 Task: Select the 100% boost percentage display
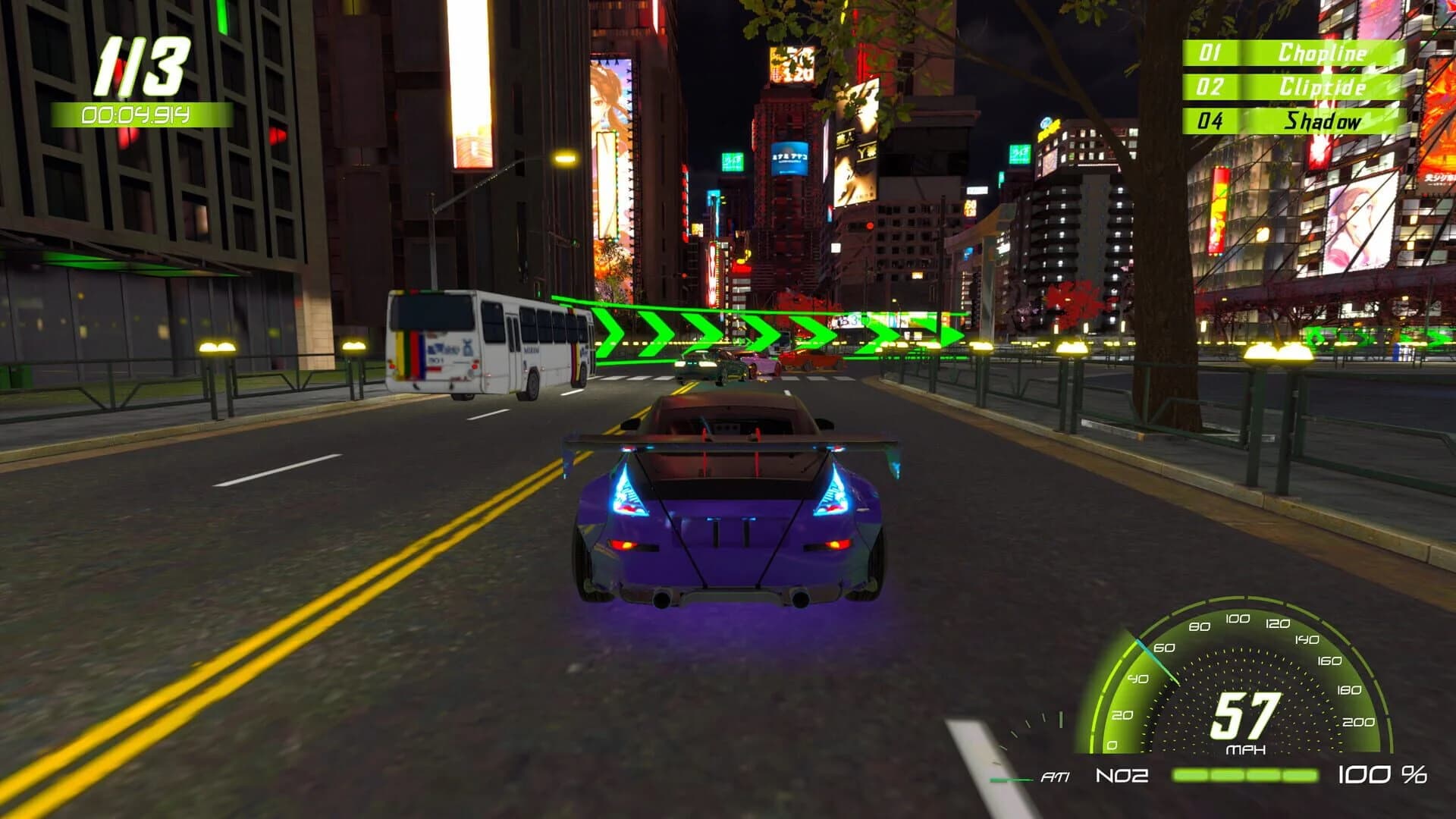tap(1384, 775)
